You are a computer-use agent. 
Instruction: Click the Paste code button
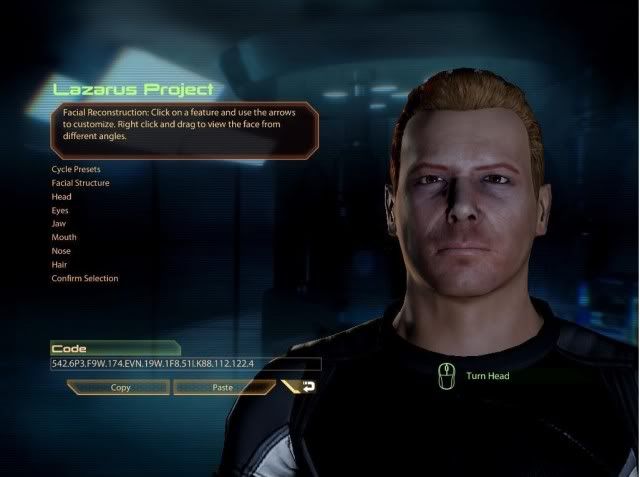tap(222, 386)
